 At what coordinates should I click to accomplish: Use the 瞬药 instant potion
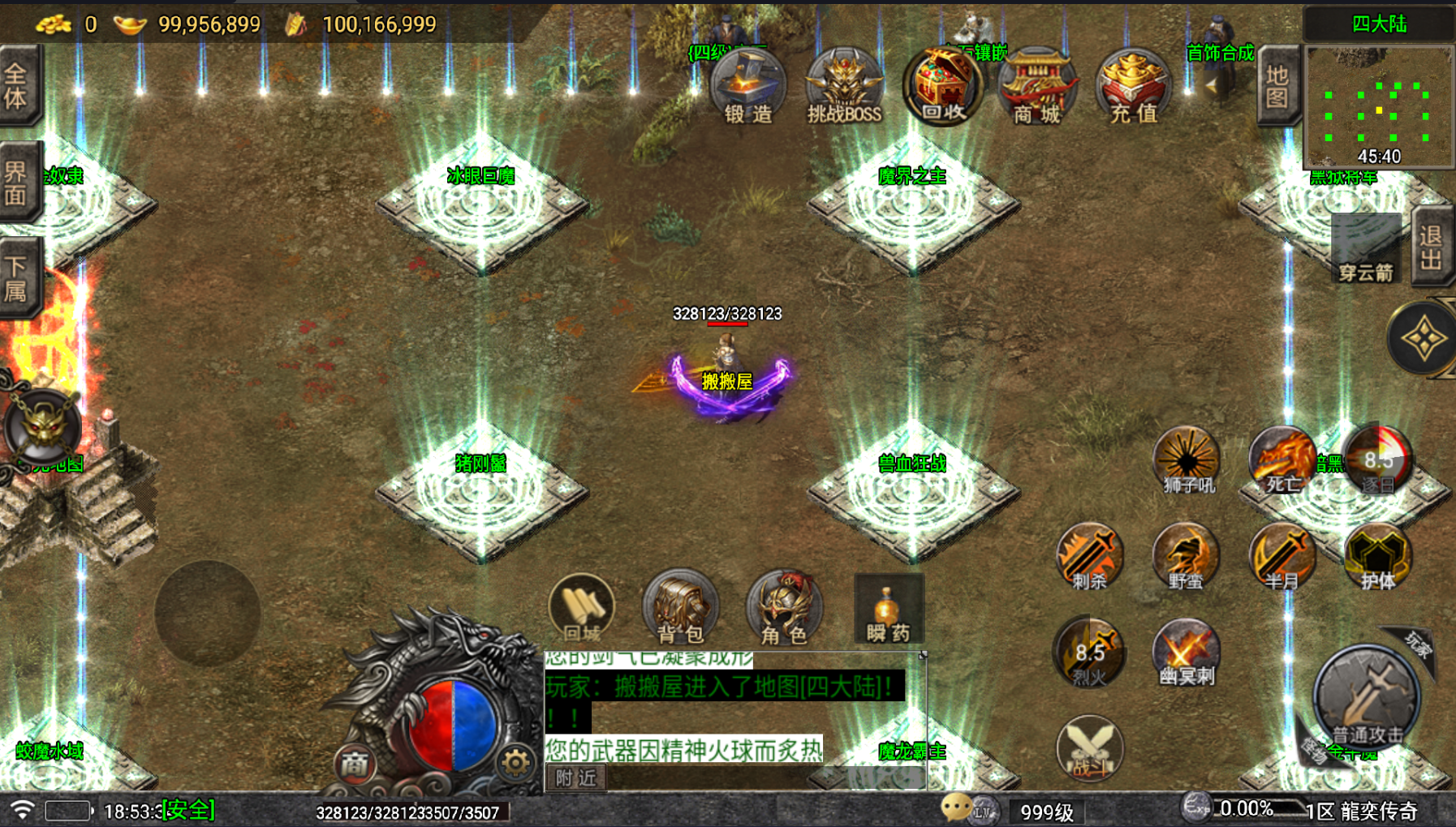[x=889, y=610]
